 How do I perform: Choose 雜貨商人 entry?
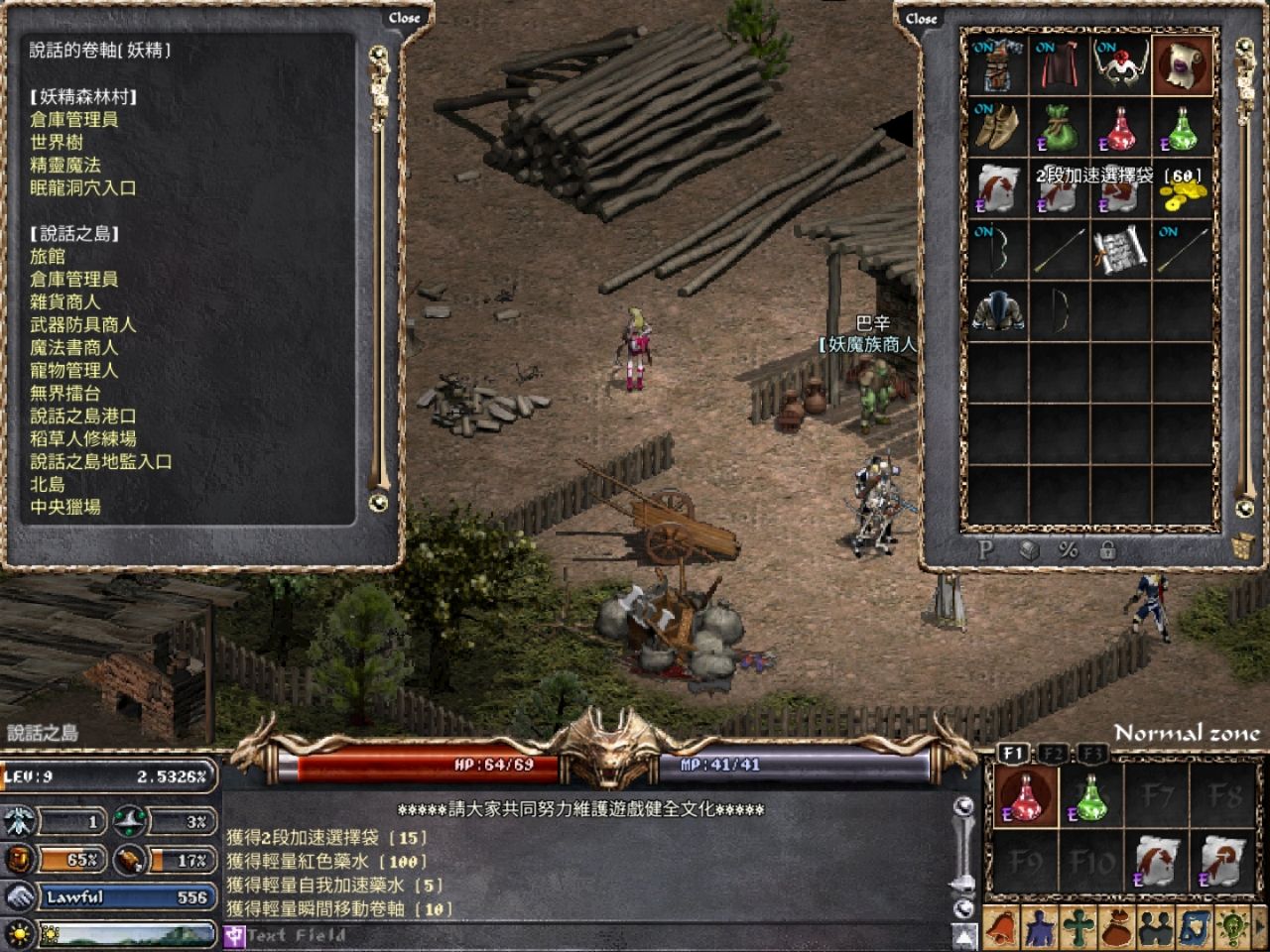click(x=65, y=301)
